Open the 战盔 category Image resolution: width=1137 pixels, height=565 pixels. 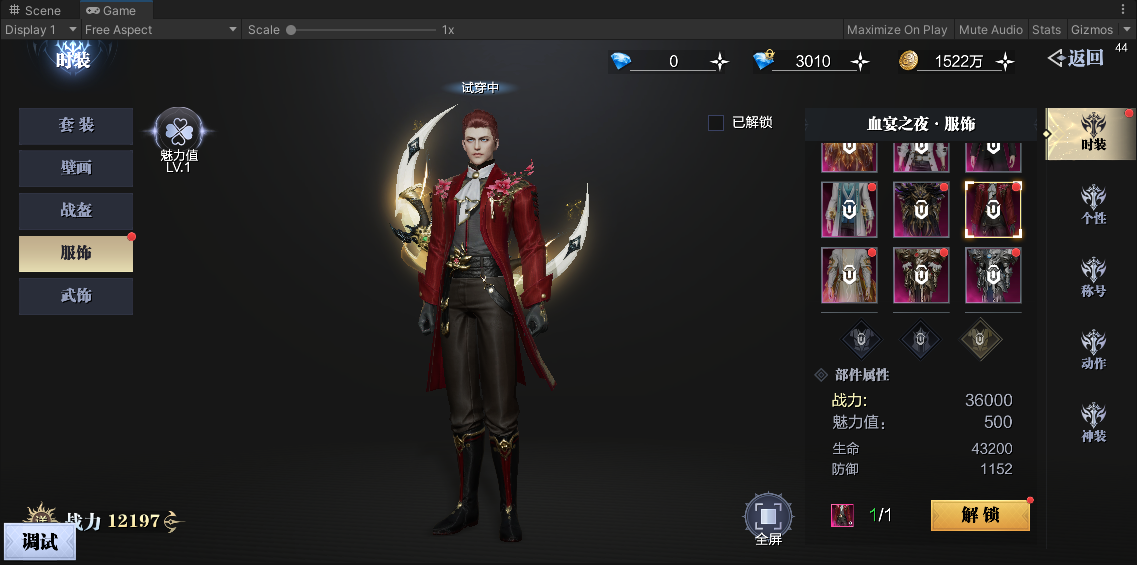click(76, 211)
